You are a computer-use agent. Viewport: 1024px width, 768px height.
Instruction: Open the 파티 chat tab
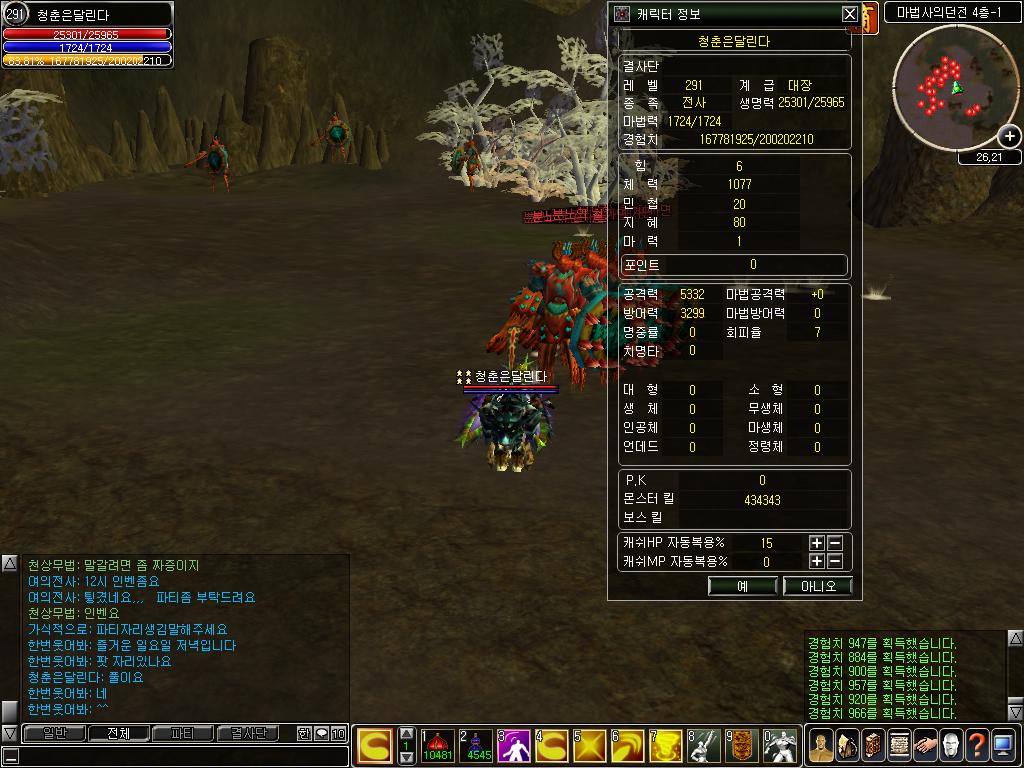(183, 733)
